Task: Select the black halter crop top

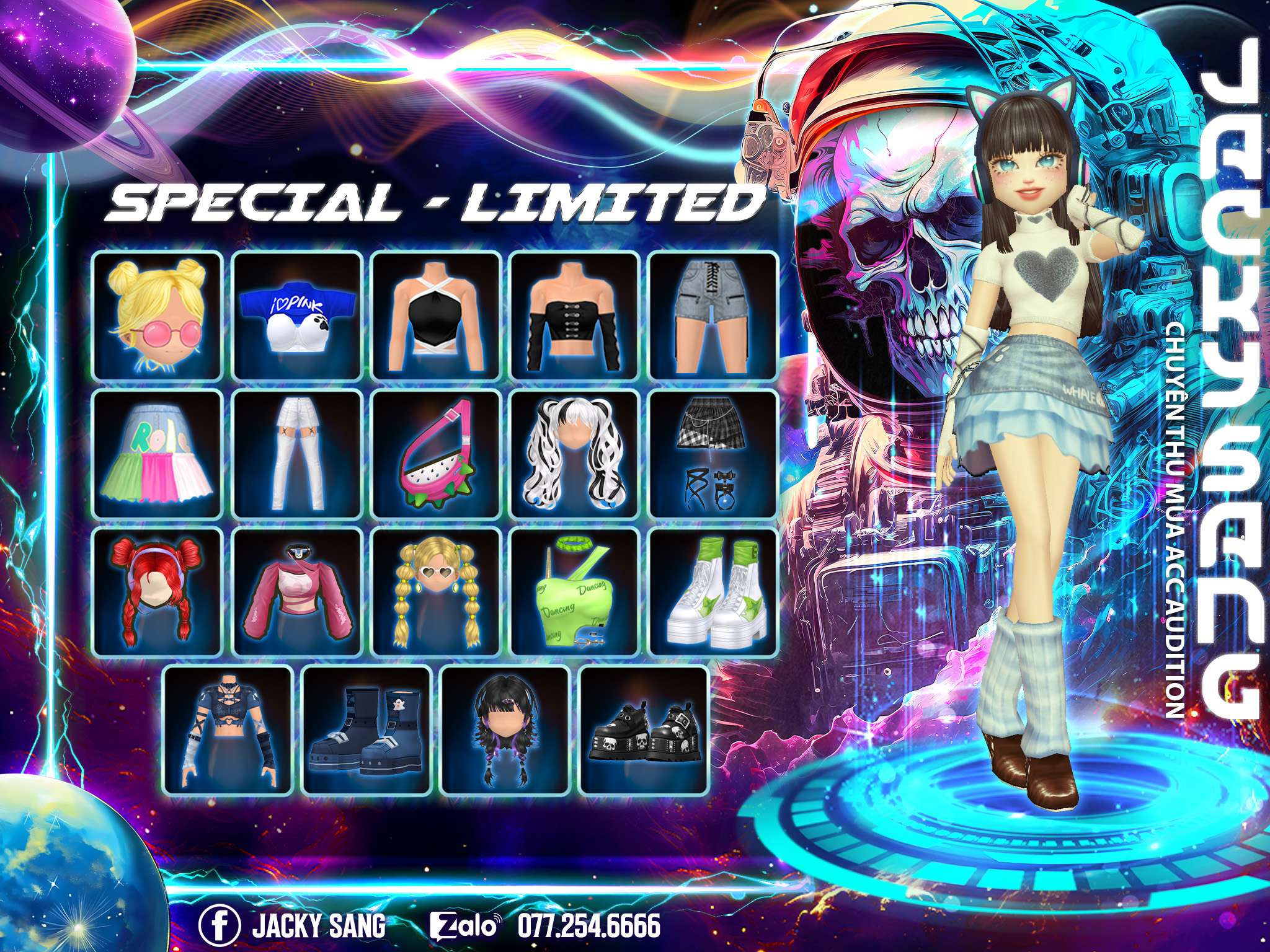Action: pos(437,315)
